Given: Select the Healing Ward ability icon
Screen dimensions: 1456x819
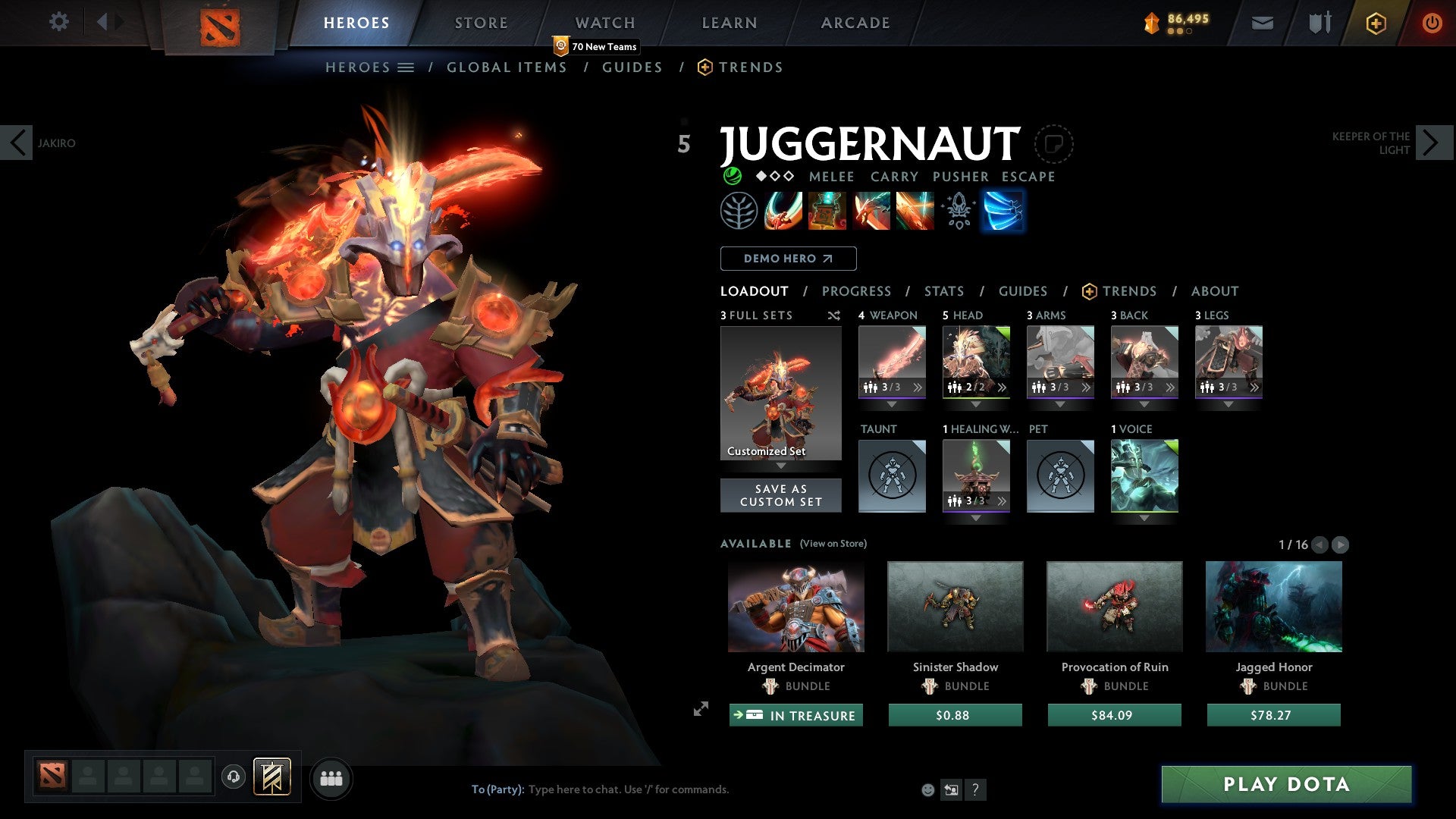Looking at the screenshot, I should point(827,211).
